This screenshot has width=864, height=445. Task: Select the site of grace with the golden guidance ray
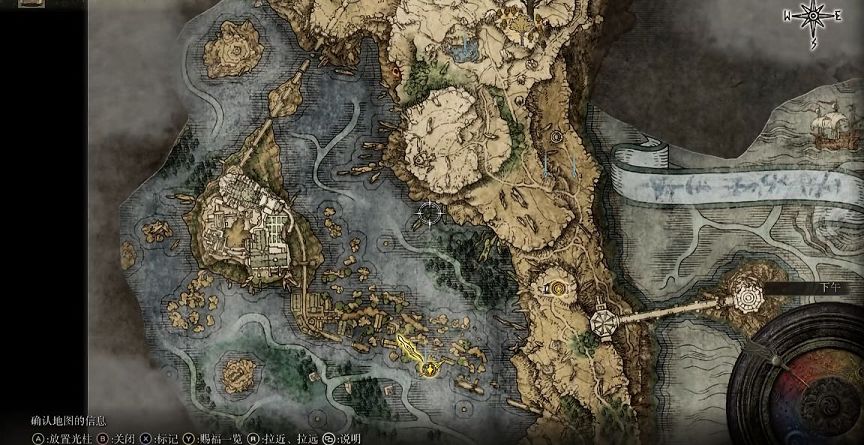(x=430, y=368)
